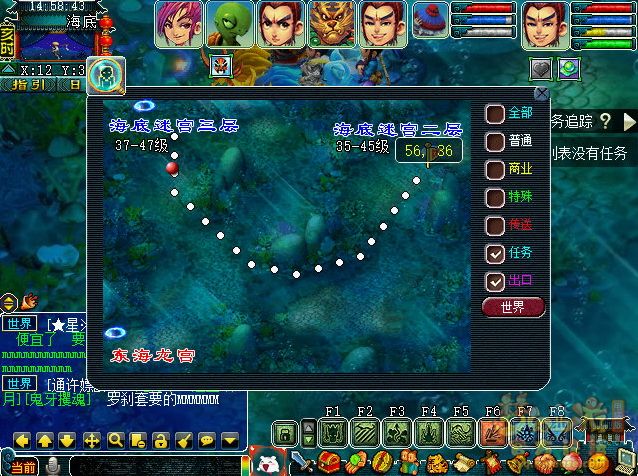
Task: Close the map window
Action: 542,94
